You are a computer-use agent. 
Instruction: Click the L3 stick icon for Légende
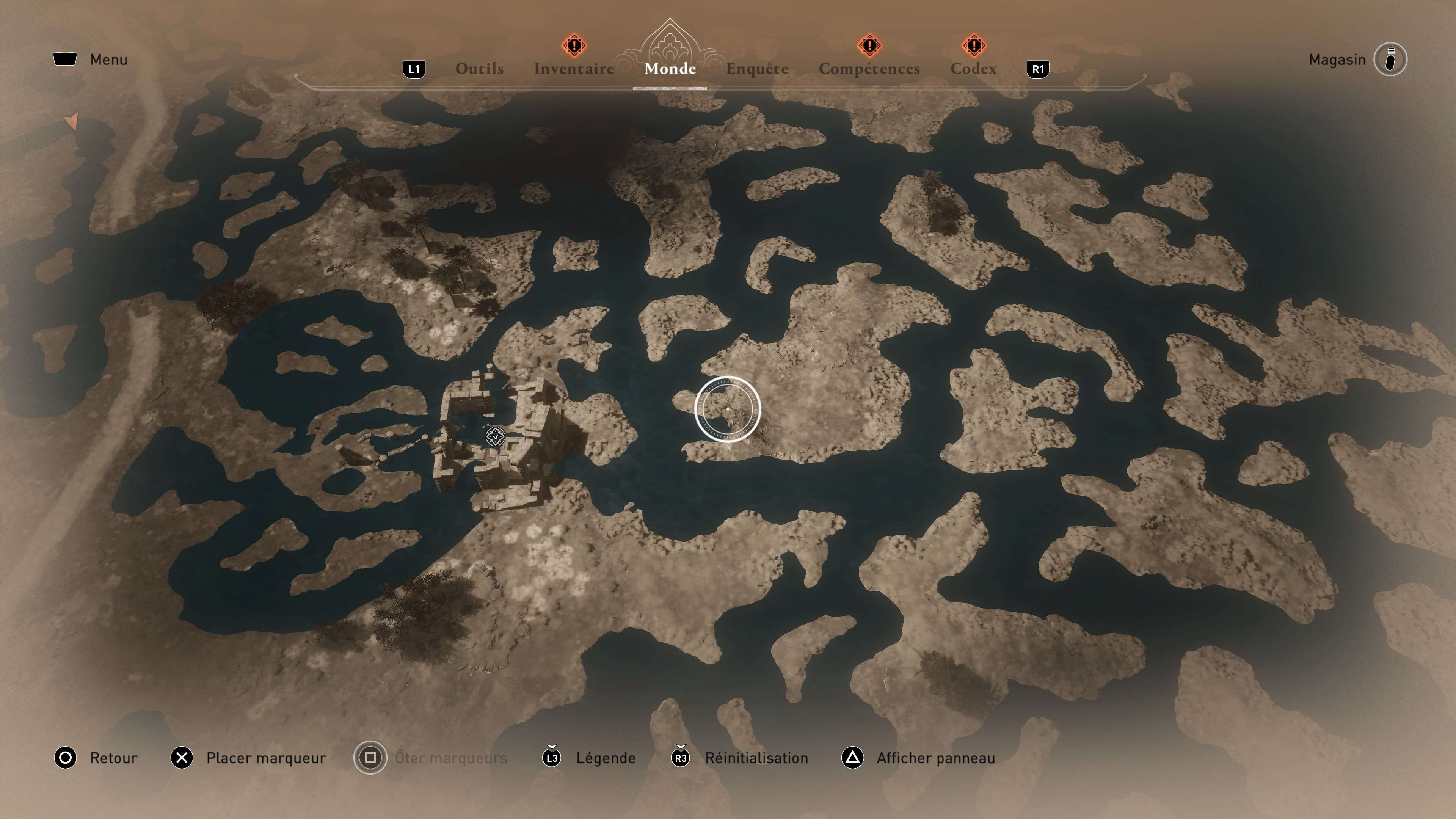[x=552, y=758]
